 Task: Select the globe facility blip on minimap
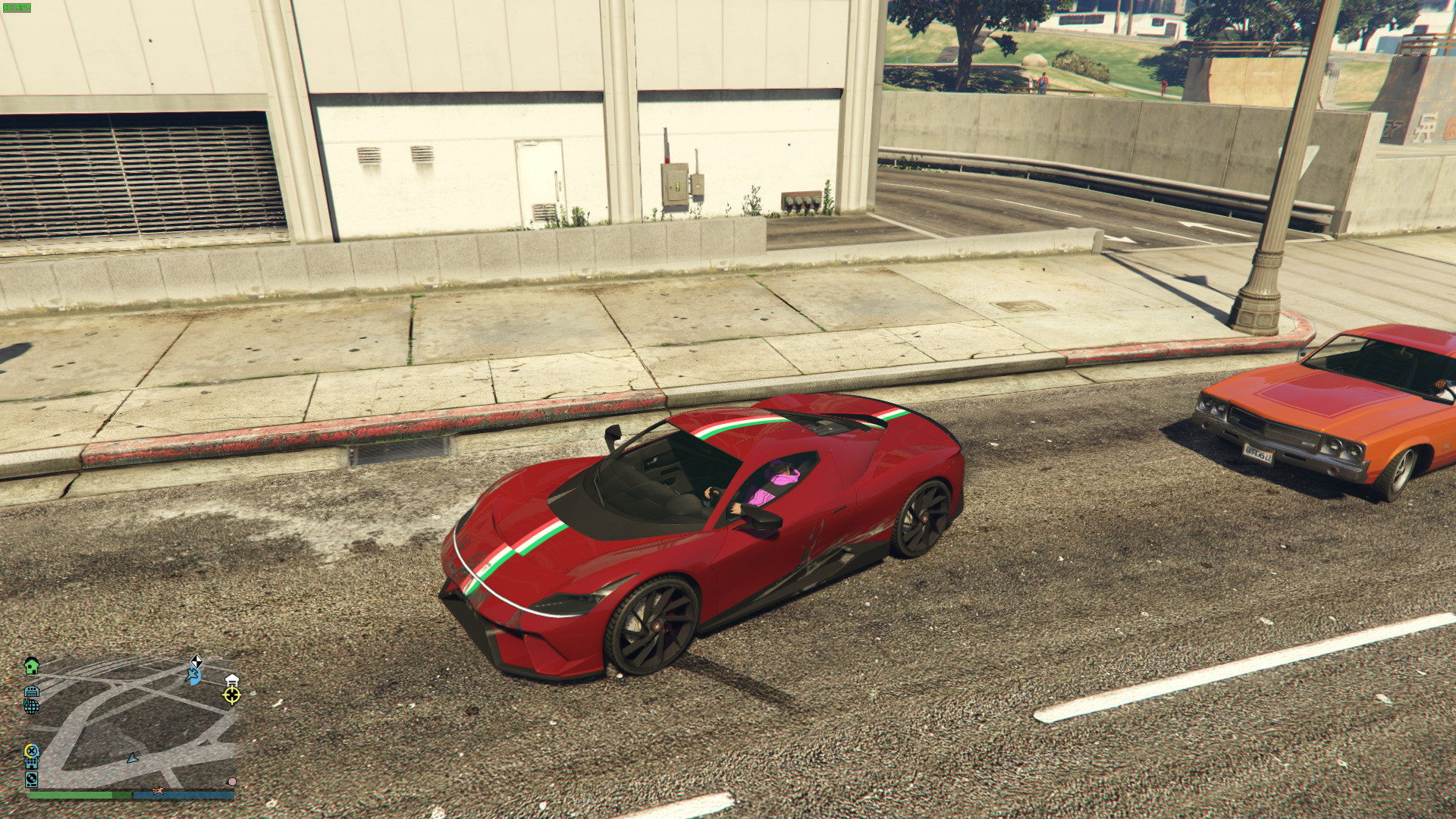(x=31, y=706)
